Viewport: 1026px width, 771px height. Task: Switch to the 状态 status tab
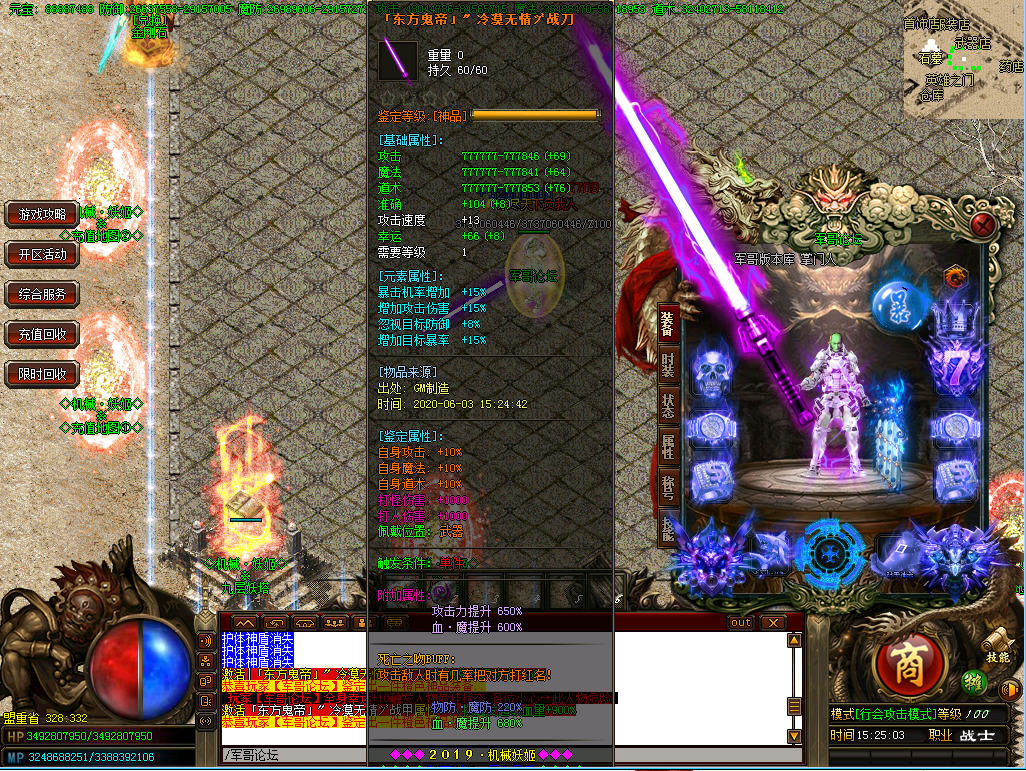point(668,406)
